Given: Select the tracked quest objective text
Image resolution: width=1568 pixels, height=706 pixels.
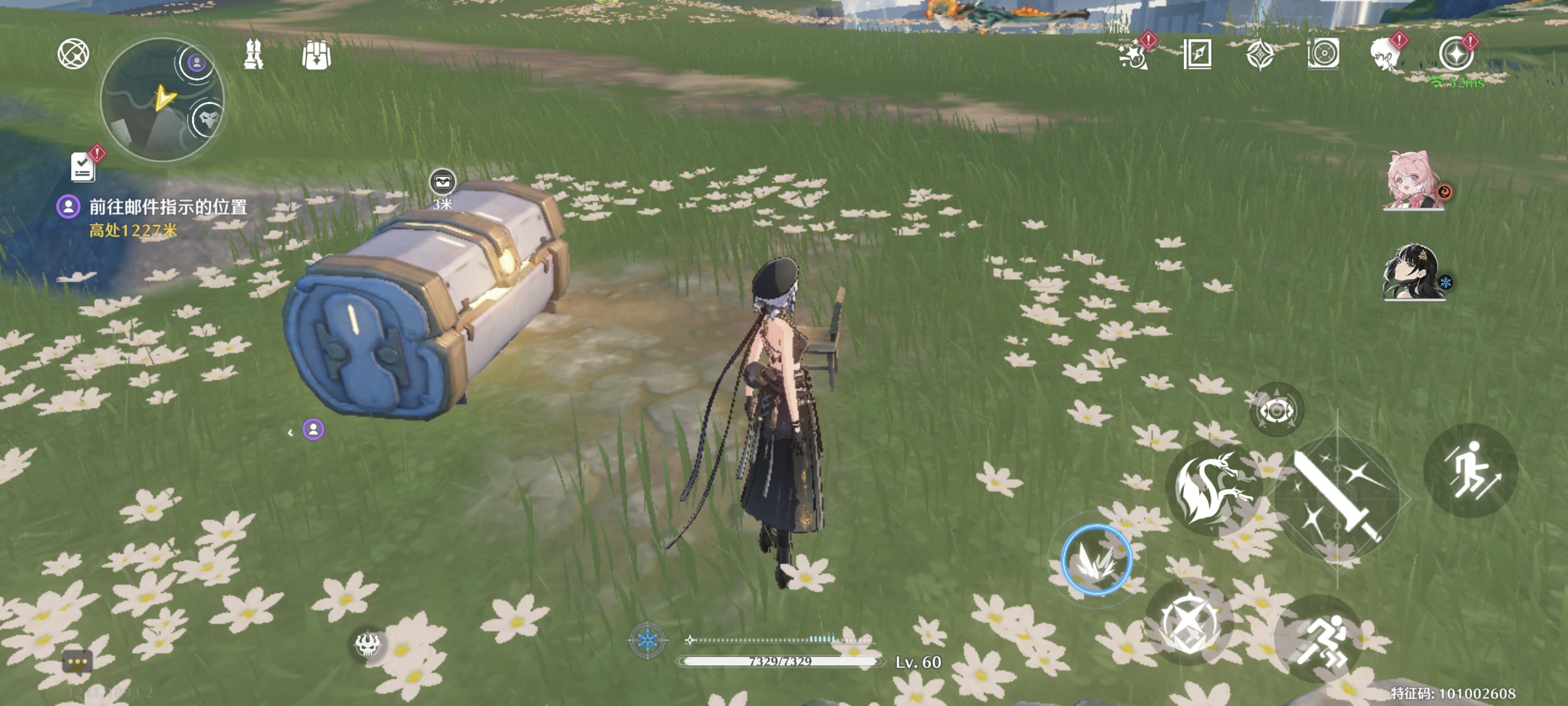Looking at the screenshot, I should [168, 207].
